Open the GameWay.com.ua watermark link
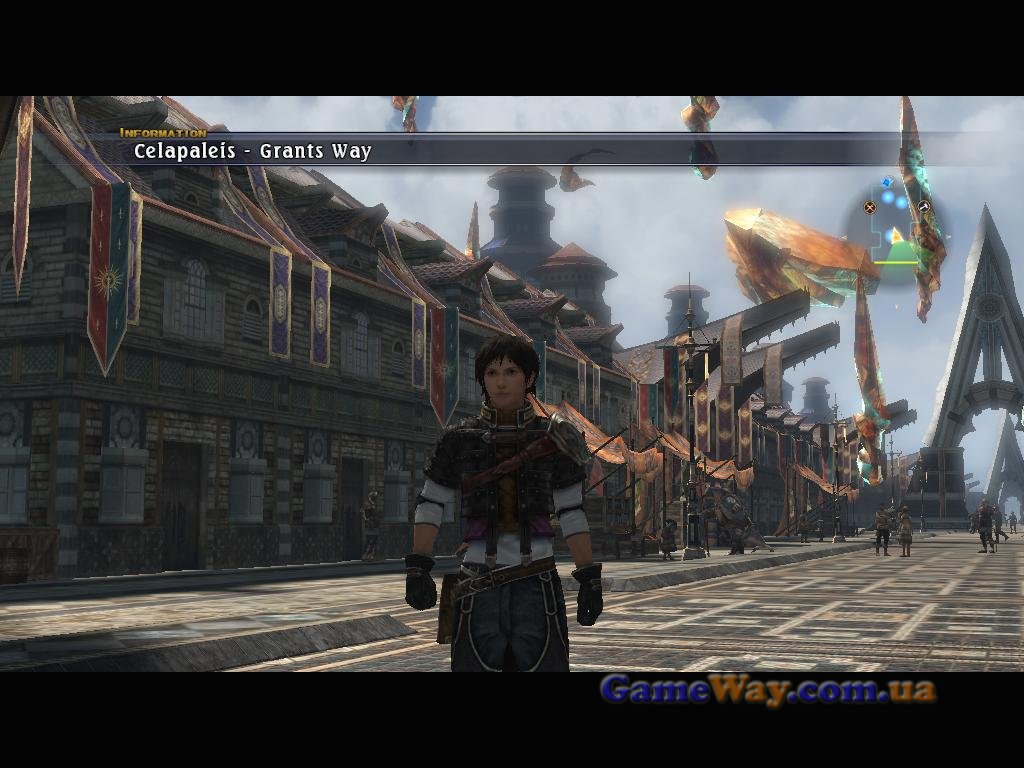 coord(768,689)
